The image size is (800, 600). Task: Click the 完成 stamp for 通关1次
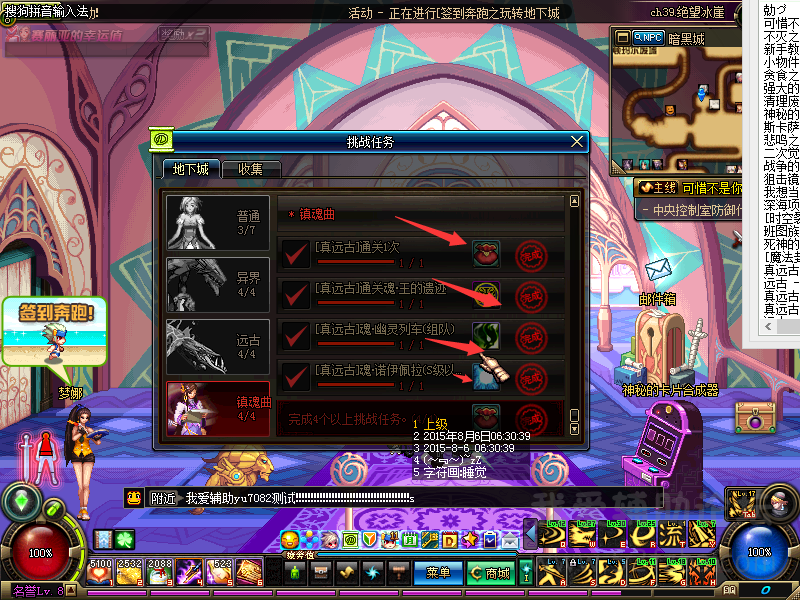click(531, 254)
